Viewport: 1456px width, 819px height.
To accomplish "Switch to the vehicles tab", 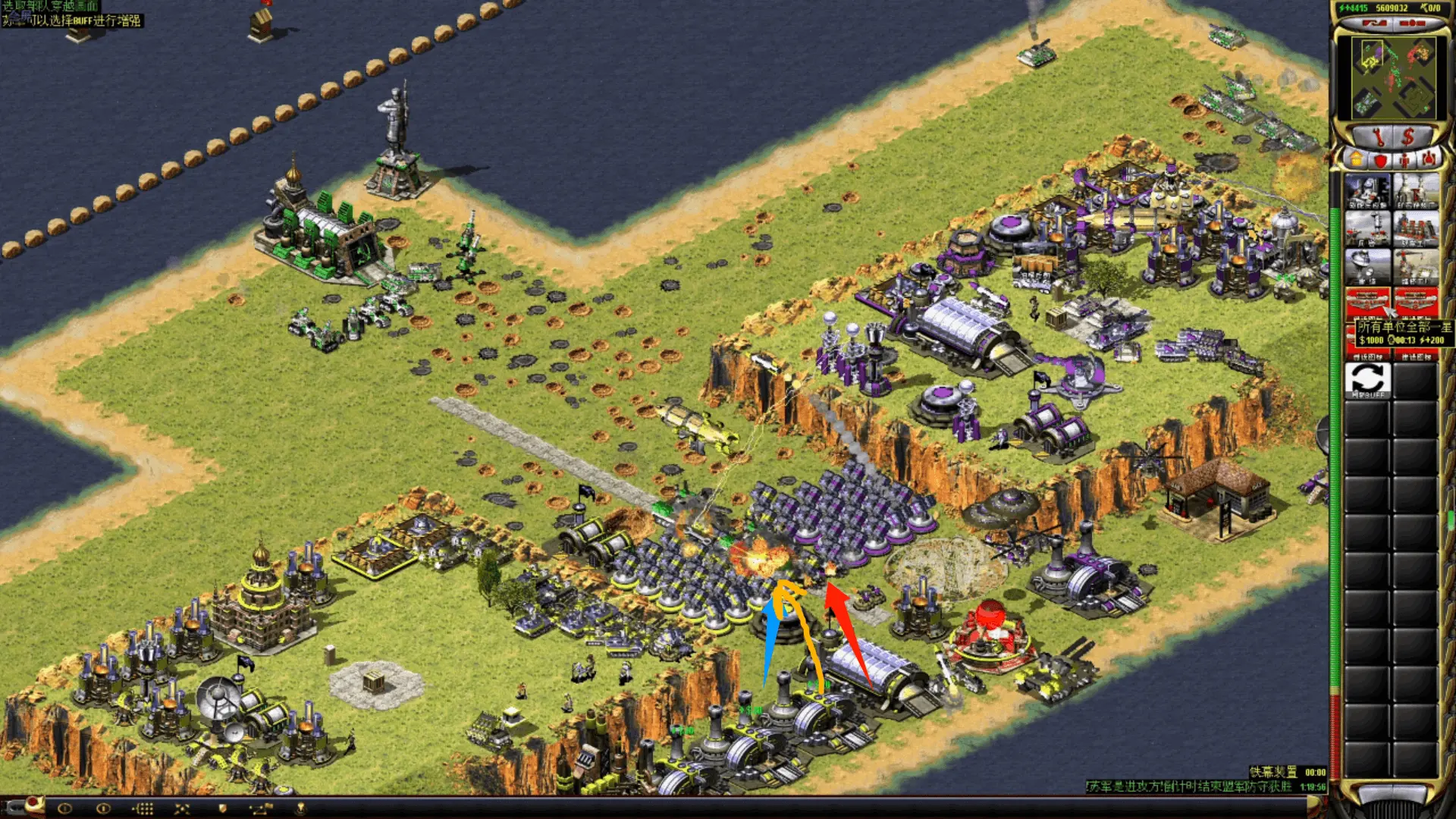I will tap(1429, 160).
